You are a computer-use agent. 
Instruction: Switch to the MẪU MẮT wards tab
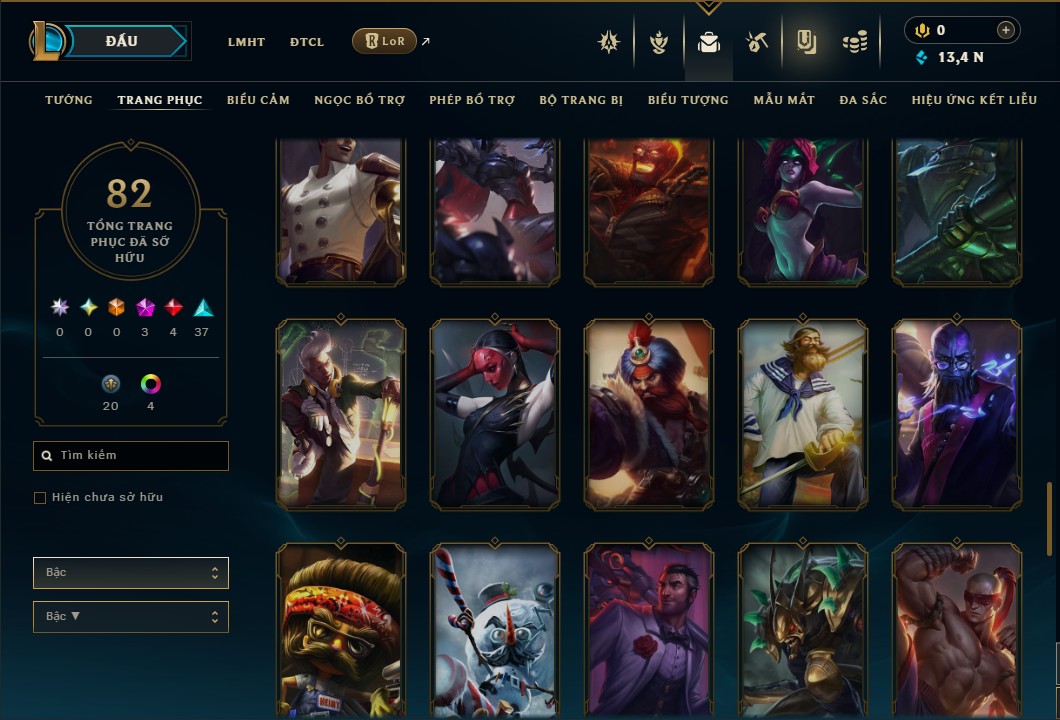coord(784,100)
